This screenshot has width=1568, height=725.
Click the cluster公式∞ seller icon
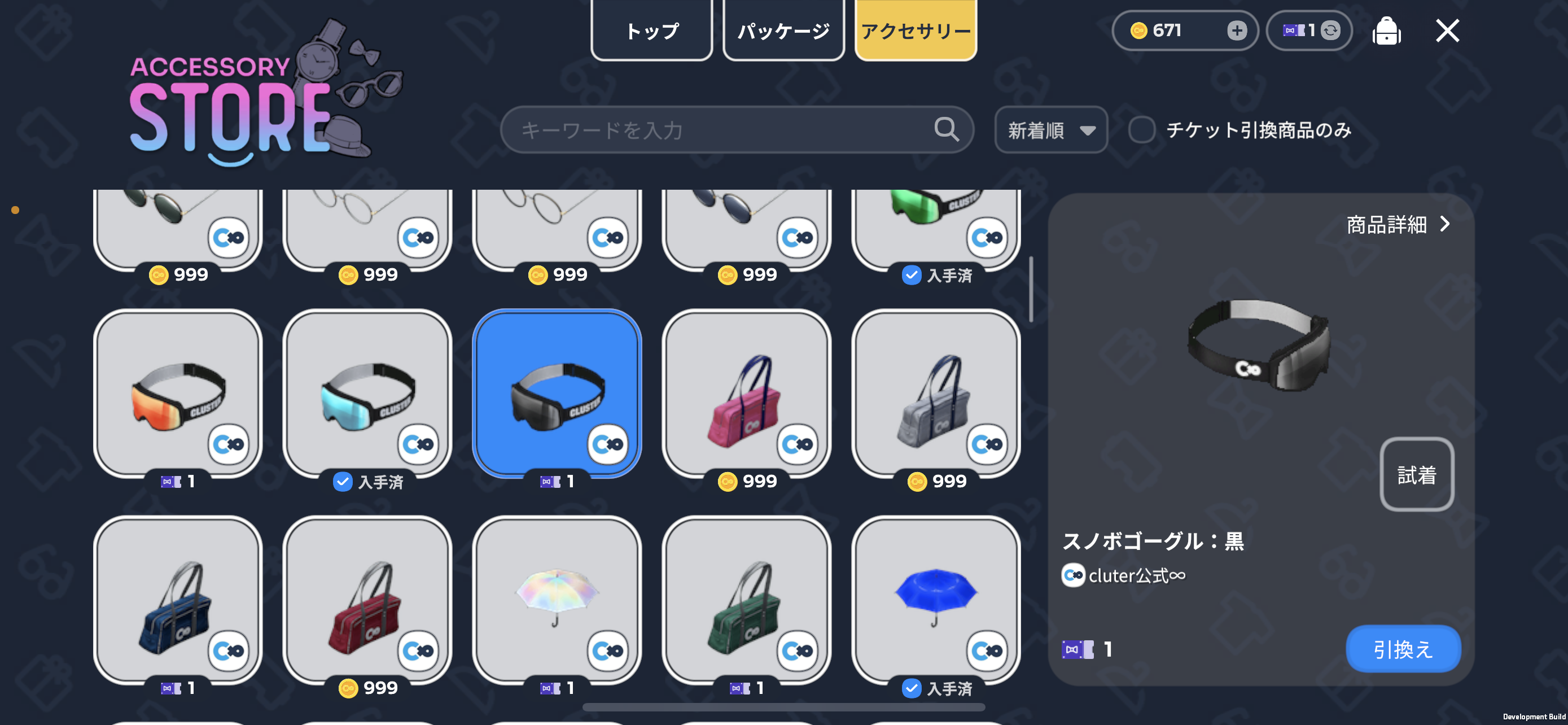tap(1072, 575)
